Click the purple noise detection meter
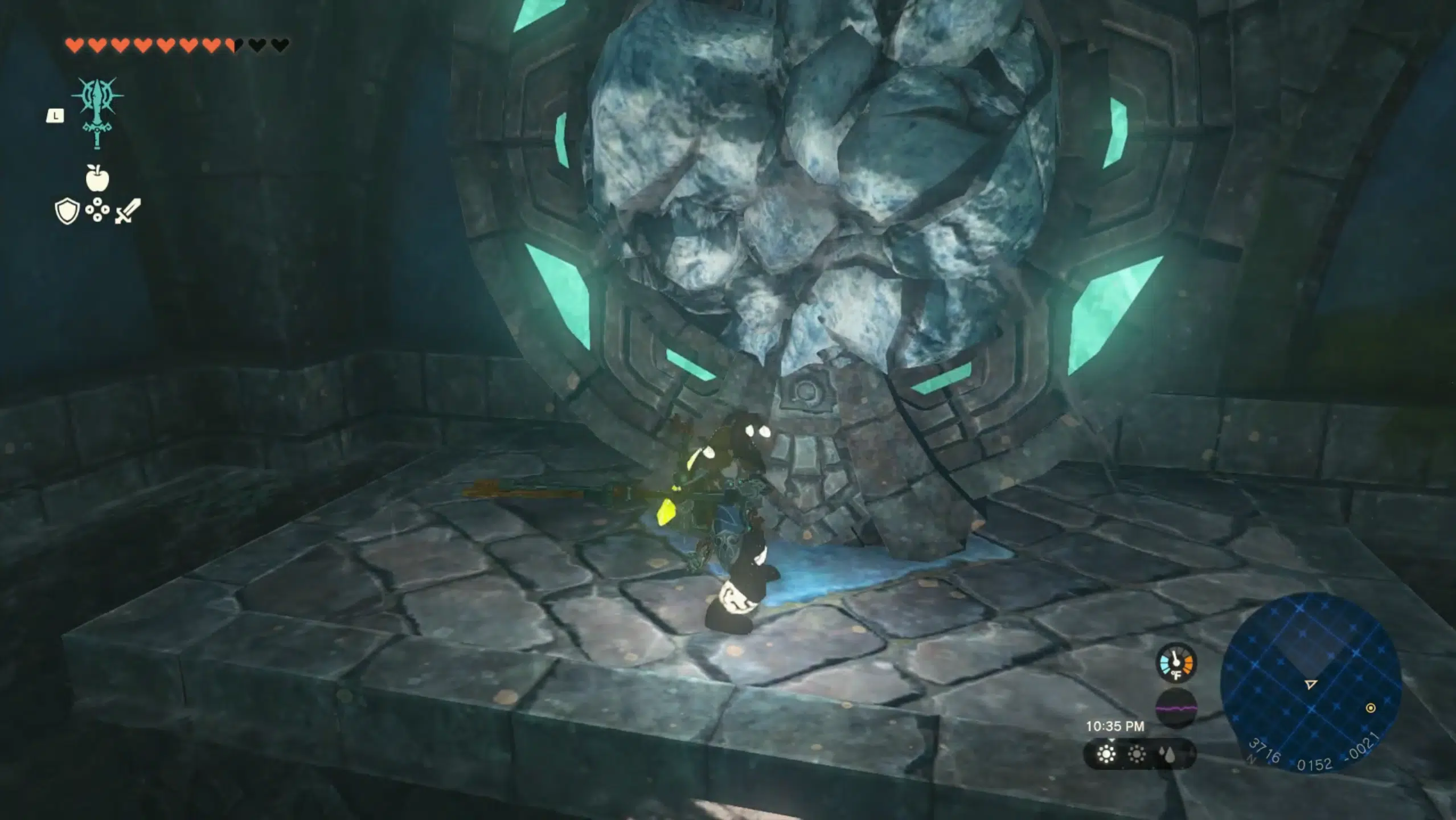The image size is (1456, 820). 1176,709
